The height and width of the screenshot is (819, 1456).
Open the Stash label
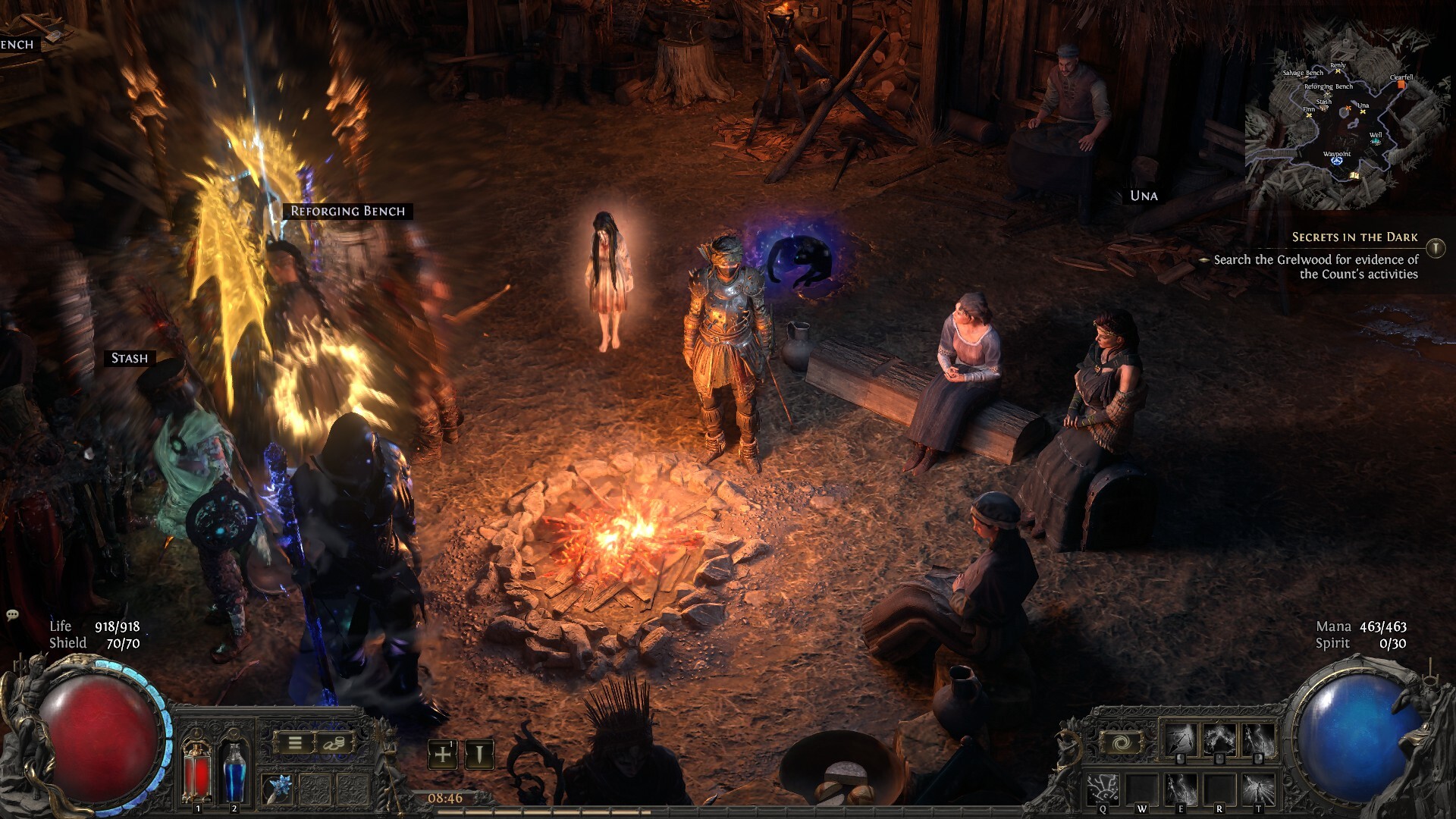click(x=130, y=358)
